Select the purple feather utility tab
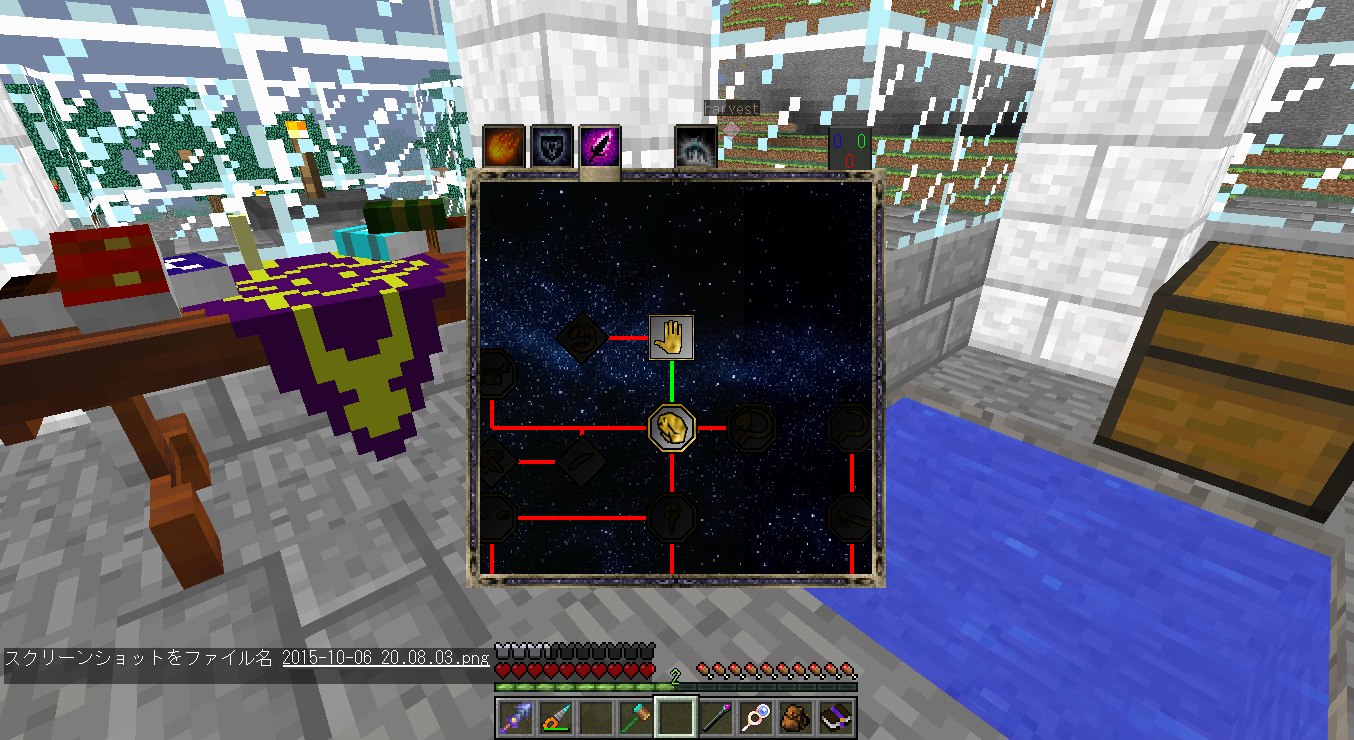This screenshot has height=740, width=1354. [x=600, y=145]
